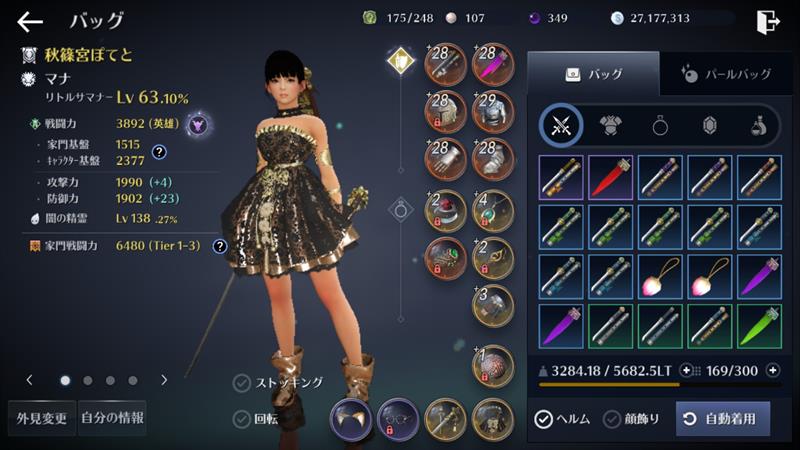Viewport: 800px width, 450px height.
Task: Toggle the 回転 rotation option
Action: 242,419
